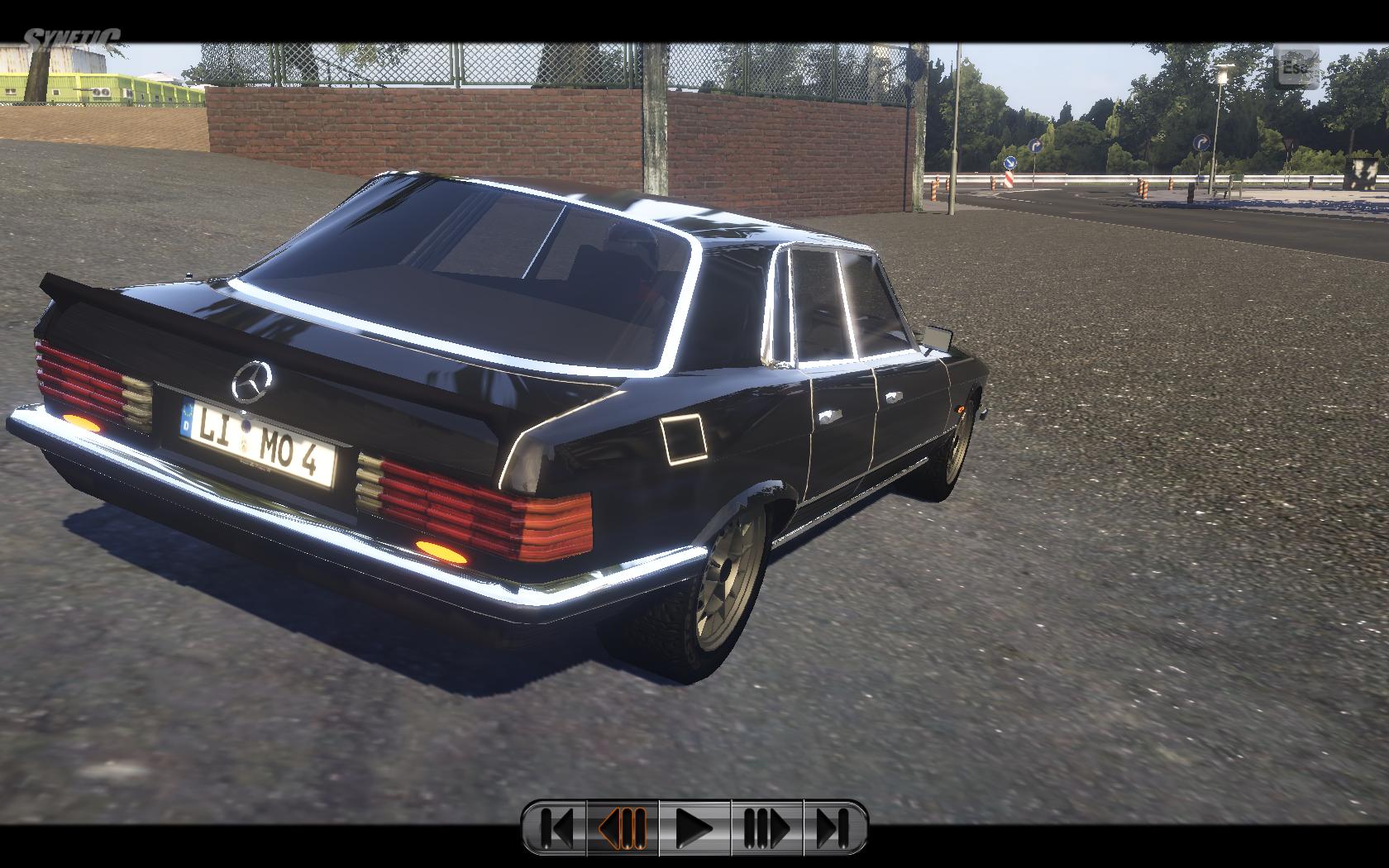Skip to the end of the replay
Image resolution: width=1389 pixels, height=868 pixels.
click(x=833, y=827)
